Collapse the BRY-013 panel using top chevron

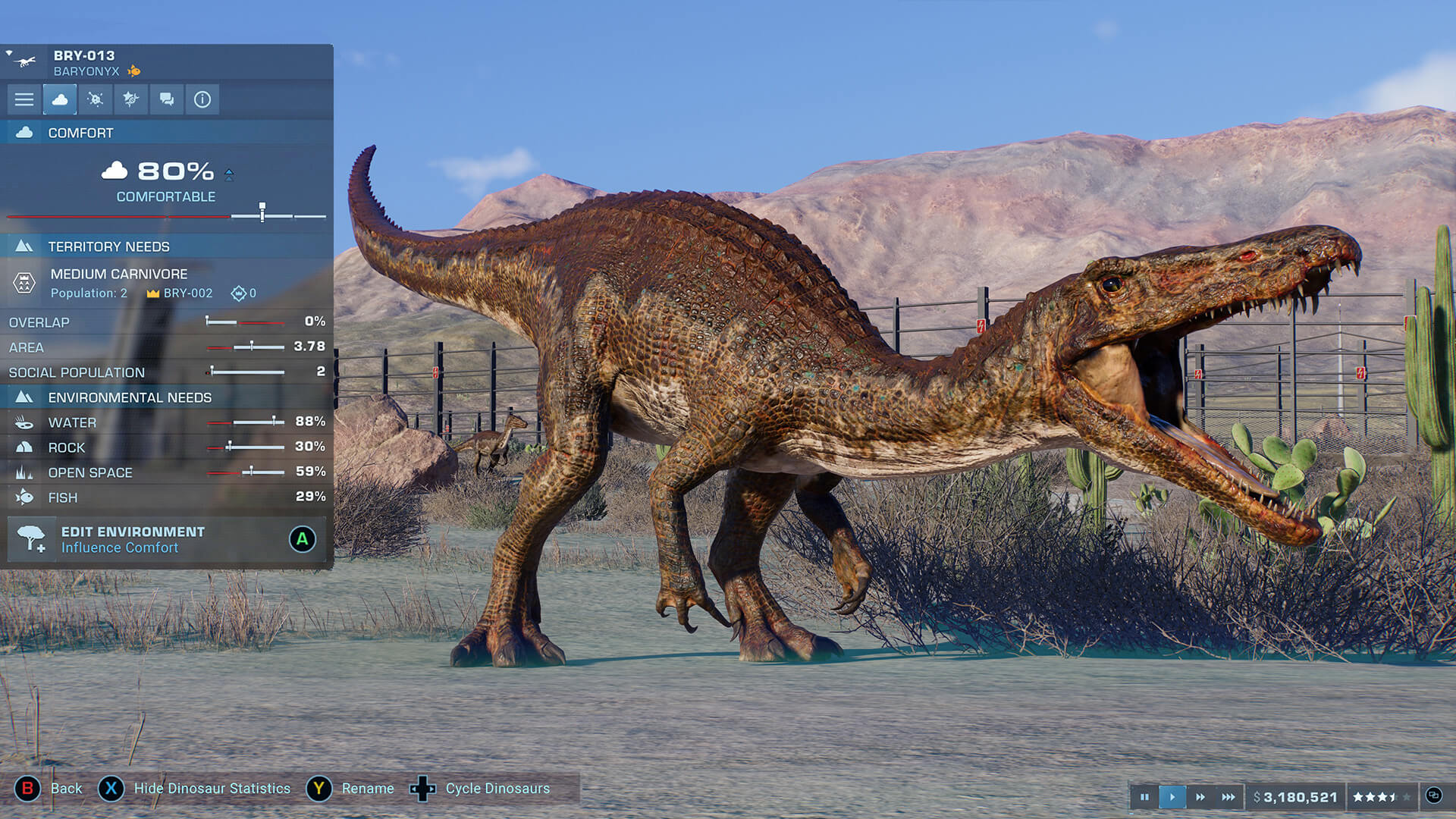tap(8, 52)
